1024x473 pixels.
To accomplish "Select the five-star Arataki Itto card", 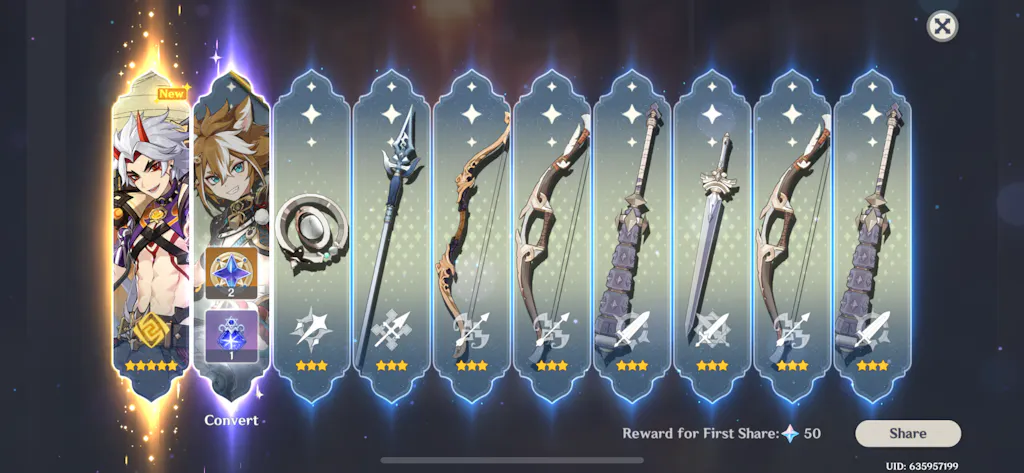I will pyautogui.click(x=151, y=230).
